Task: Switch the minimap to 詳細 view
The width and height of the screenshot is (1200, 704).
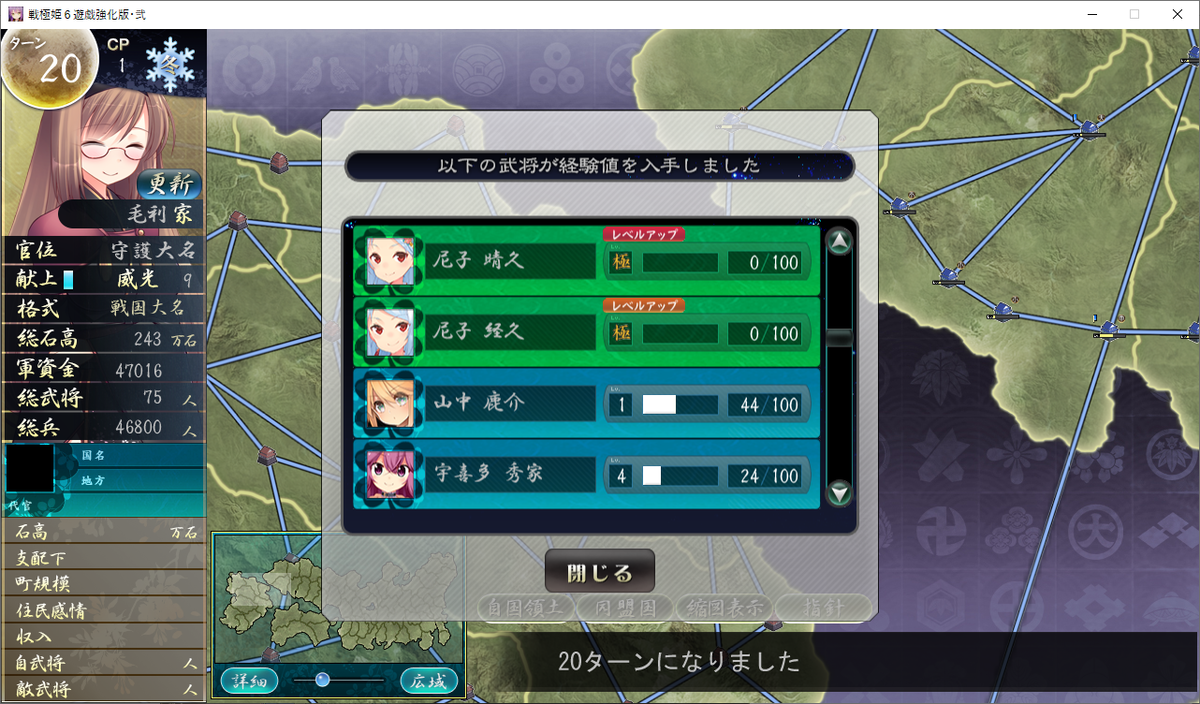Action: click(x=249, y=681)
